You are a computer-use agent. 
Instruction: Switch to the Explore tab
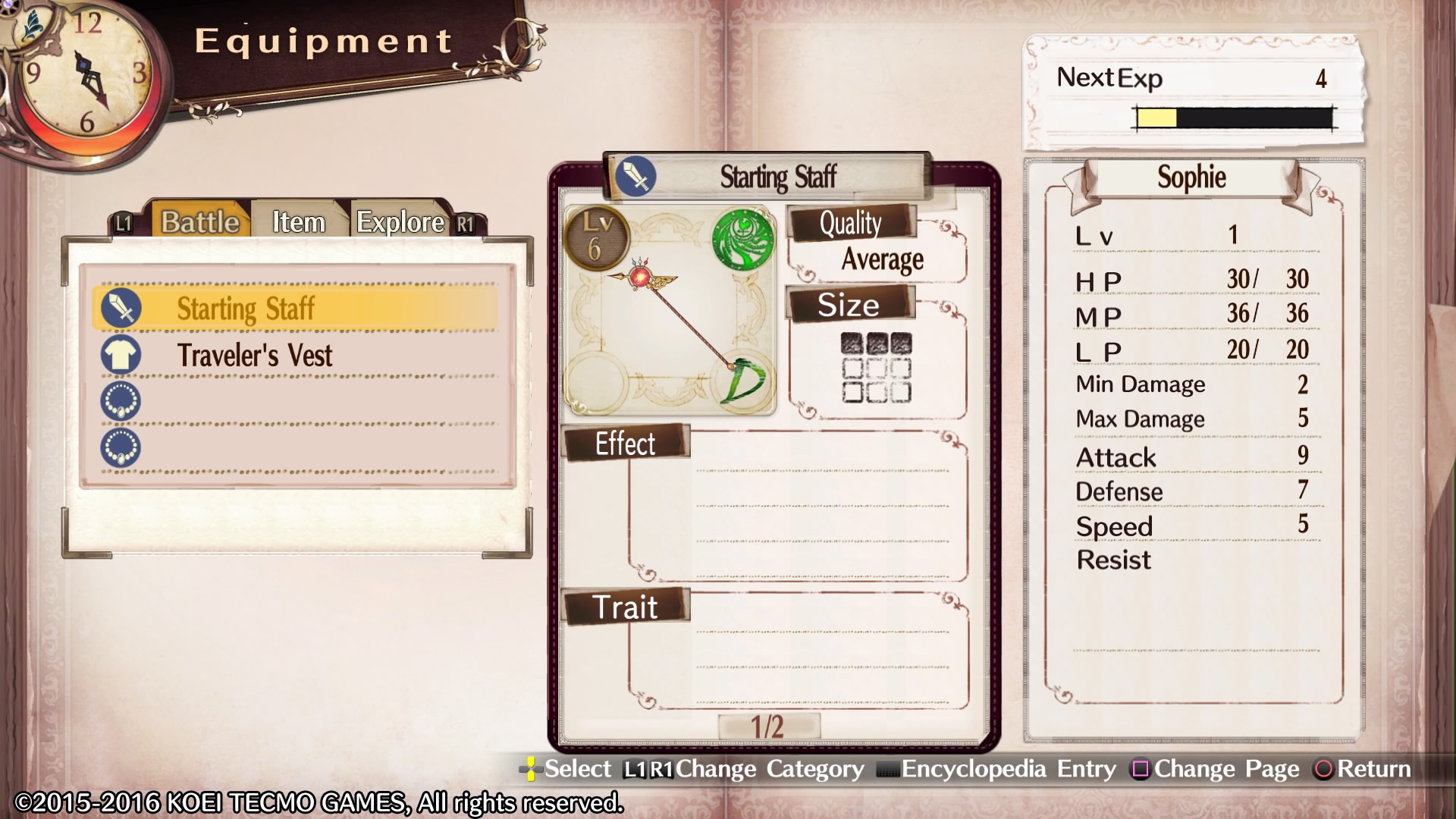pos(400,222)
